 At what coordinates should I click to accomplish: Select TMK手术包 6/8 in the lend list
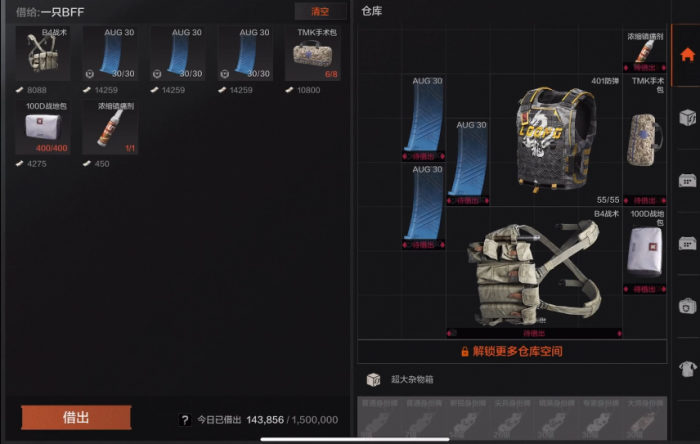(x=312, y=54)
